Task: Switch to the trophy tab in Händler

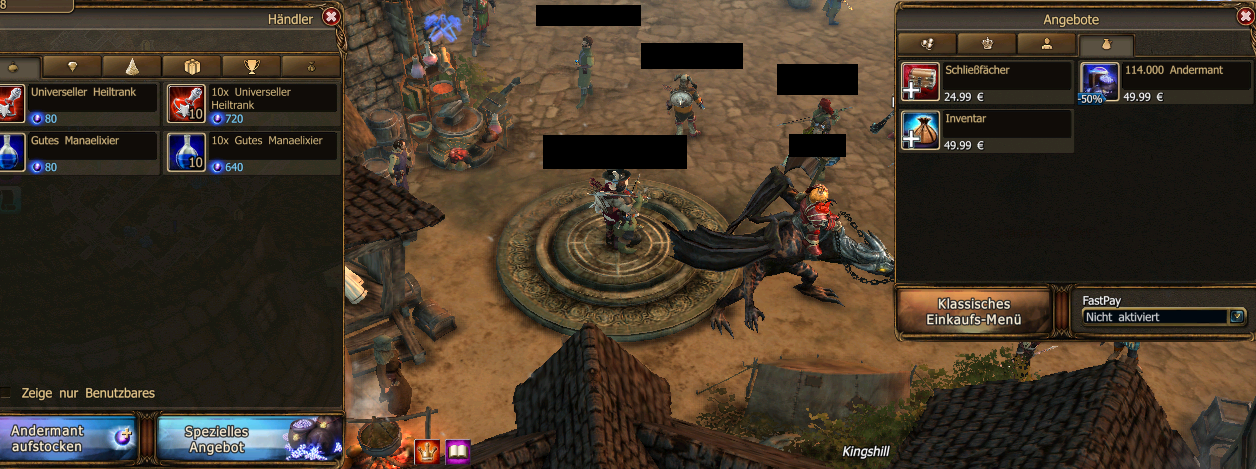Action: (x=251, y=67)
